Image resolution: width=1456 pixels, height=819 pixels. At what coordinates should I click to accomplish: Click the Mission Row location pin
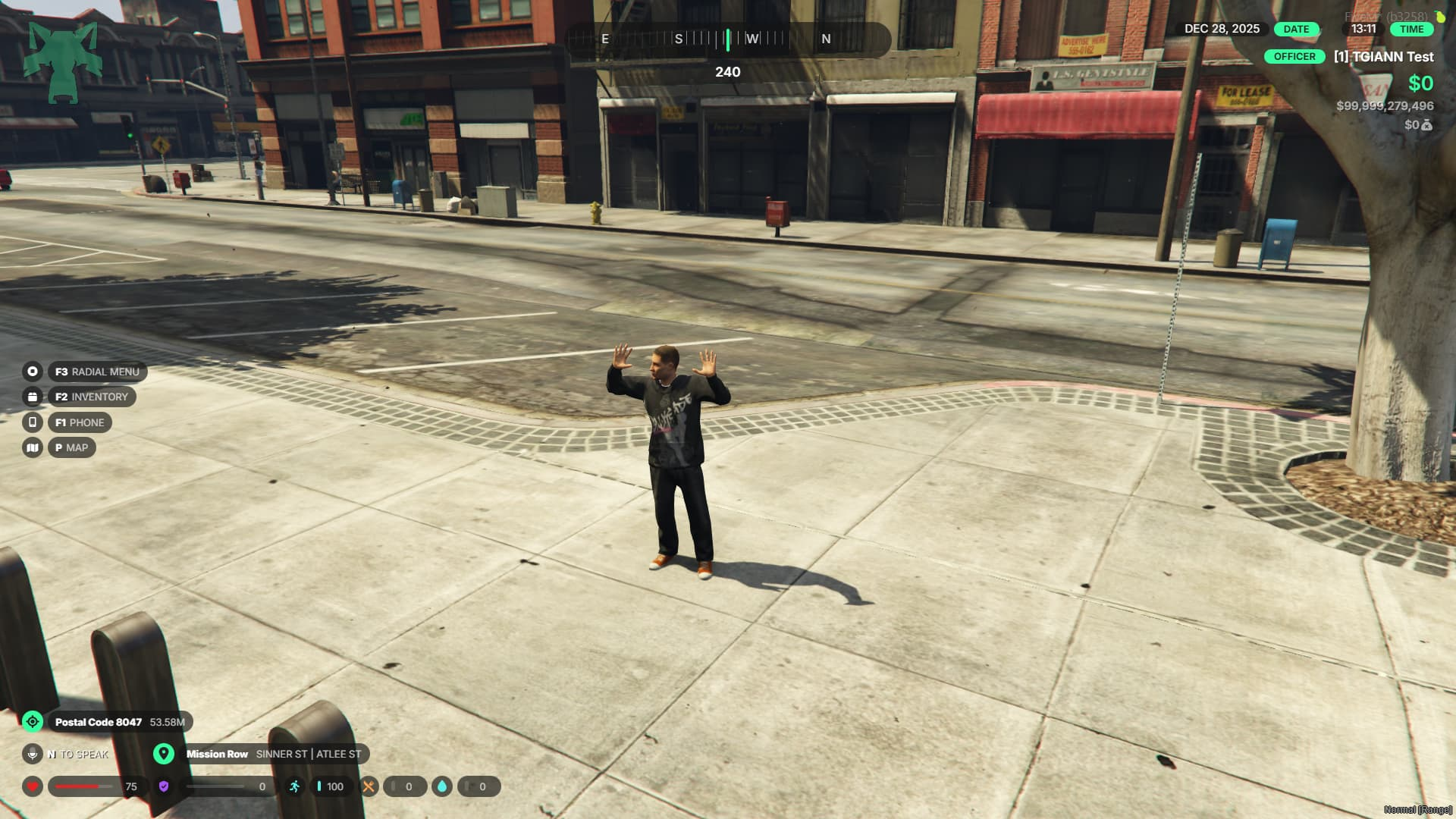click(x=163, y=754)
